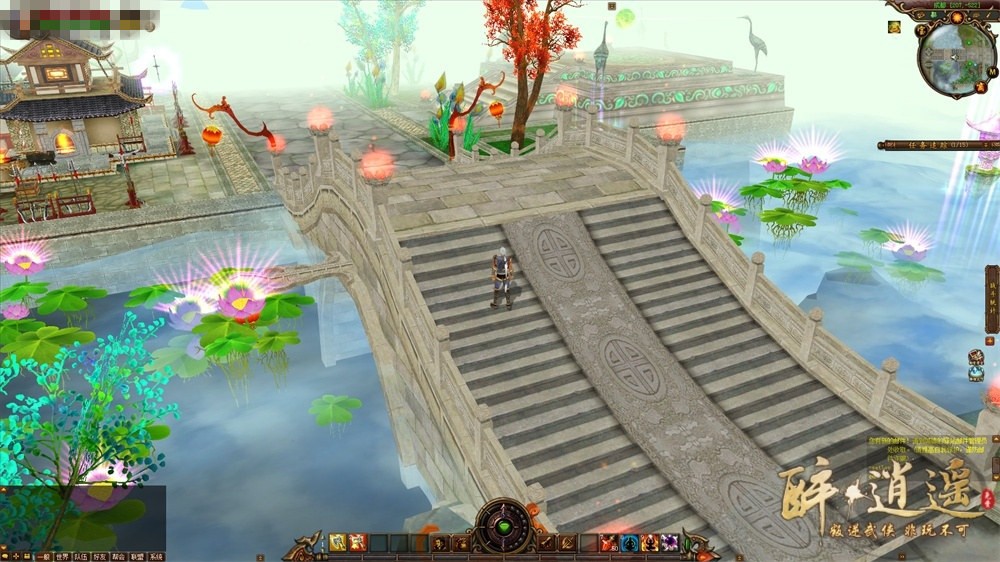1000x562 pixels.
Task: Switch to the 世界 chat tab
Action: [x=62, y=556]
